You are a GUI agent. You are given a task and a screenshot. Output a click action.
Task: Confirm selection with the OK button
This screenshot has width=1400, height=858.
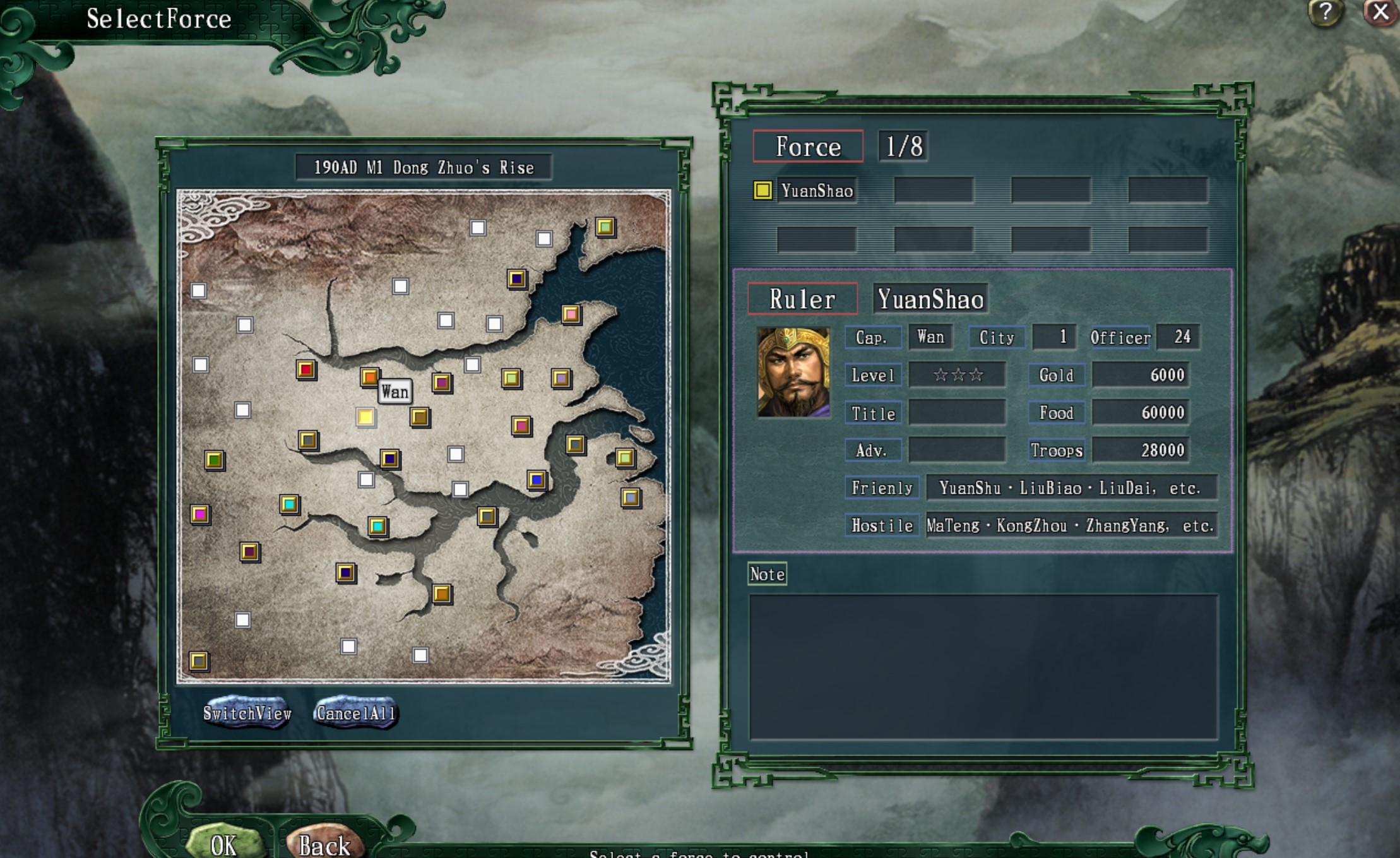click(x=224, y=844)
